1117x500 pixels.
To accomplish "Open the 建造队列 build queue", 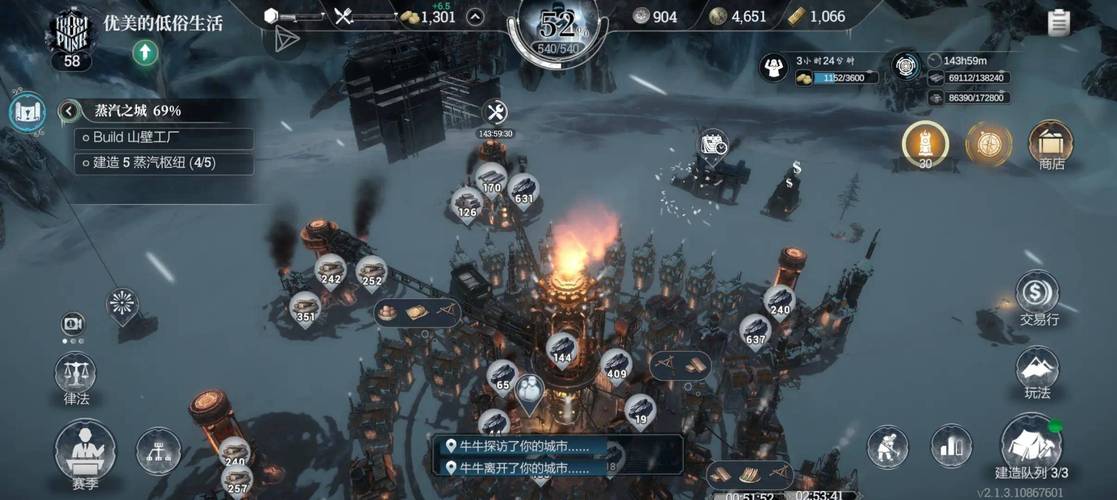I will [1031, 447].
